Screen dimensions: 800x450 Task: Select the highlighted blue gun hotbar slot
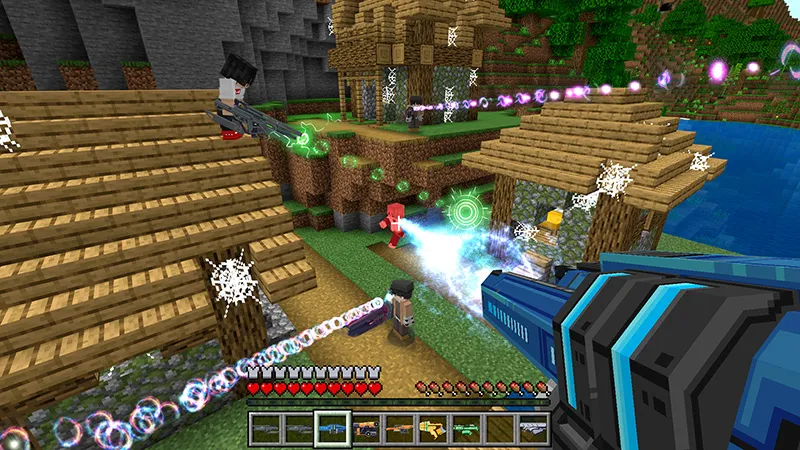332,428
